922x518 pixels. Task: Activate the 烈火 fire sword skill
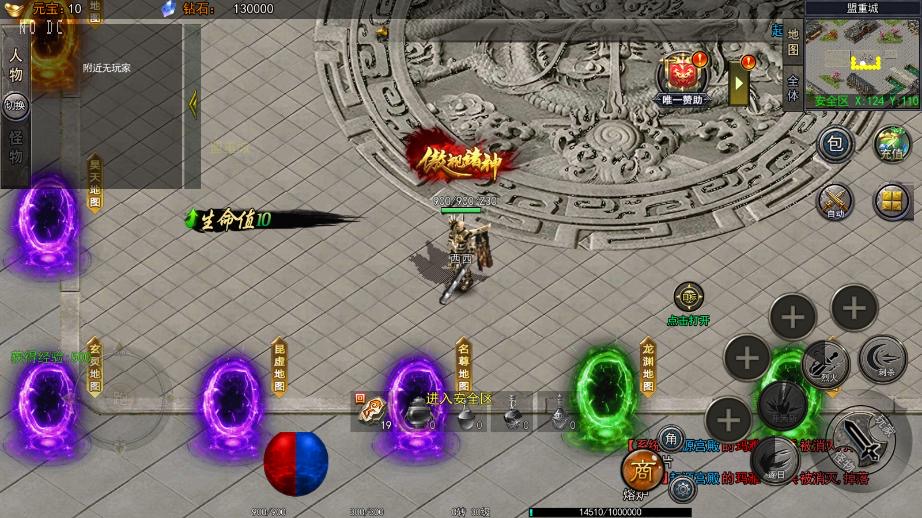point(826,361)
